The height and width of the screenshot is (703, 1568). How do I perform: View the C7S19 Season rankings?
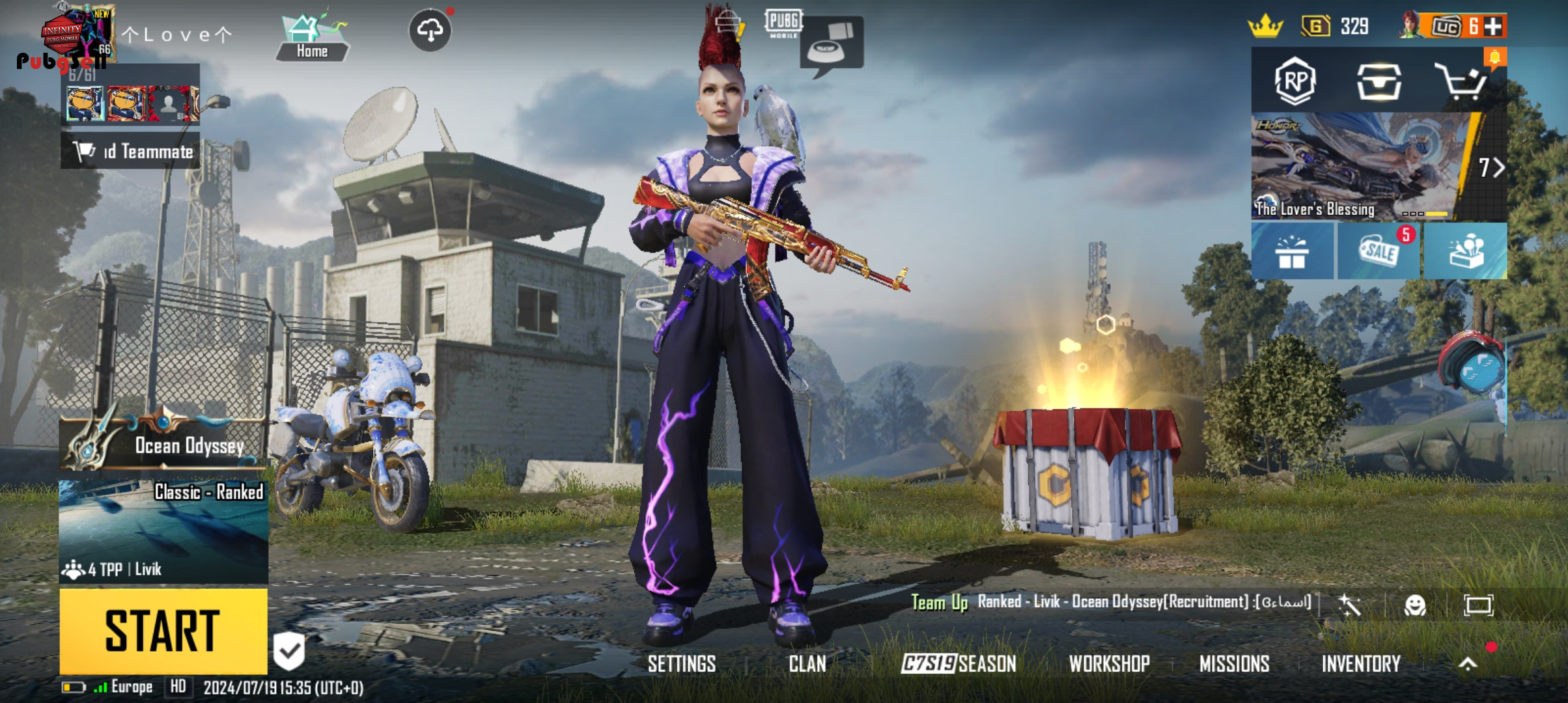(x=959, y=664)
